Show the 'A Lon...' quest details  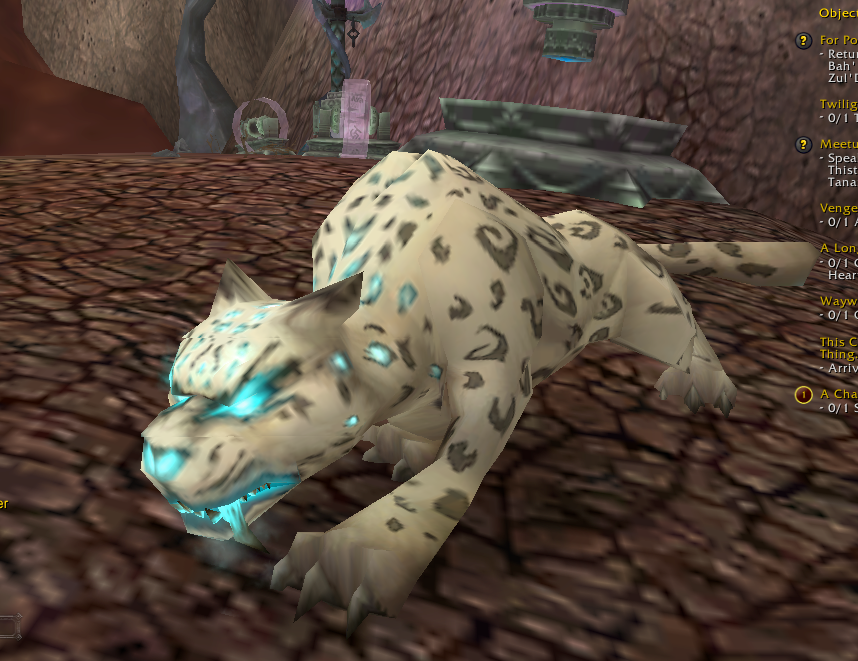point(838,248)
